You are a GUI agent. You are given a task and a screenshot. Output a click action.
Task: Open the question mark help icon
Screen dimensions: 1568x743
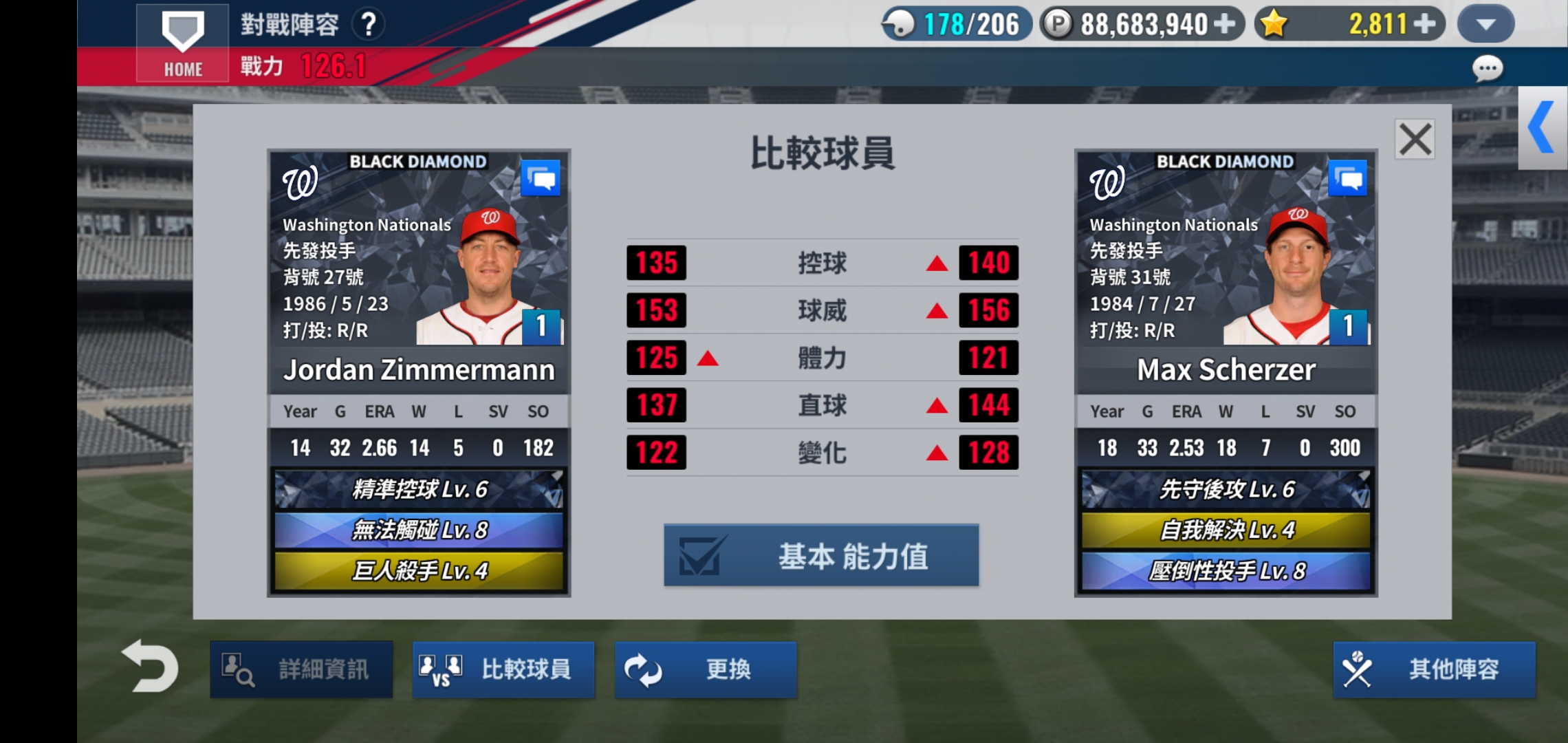point(370,23)
